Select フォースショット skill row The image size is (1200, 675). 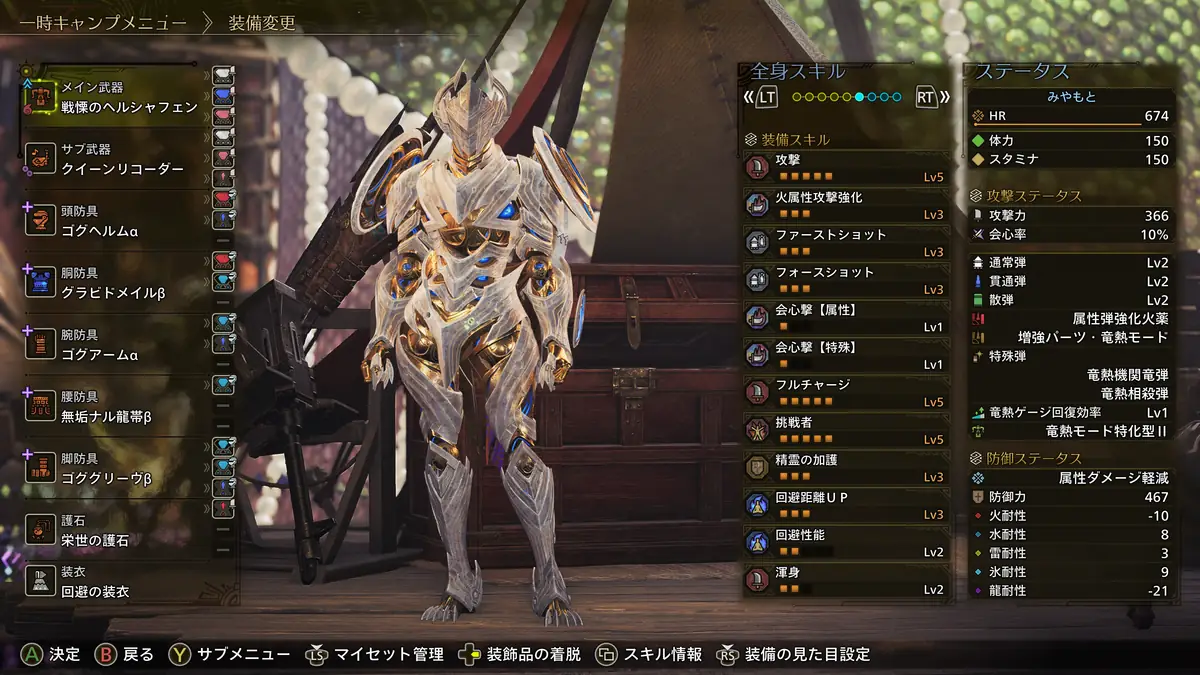coord(846,281)
